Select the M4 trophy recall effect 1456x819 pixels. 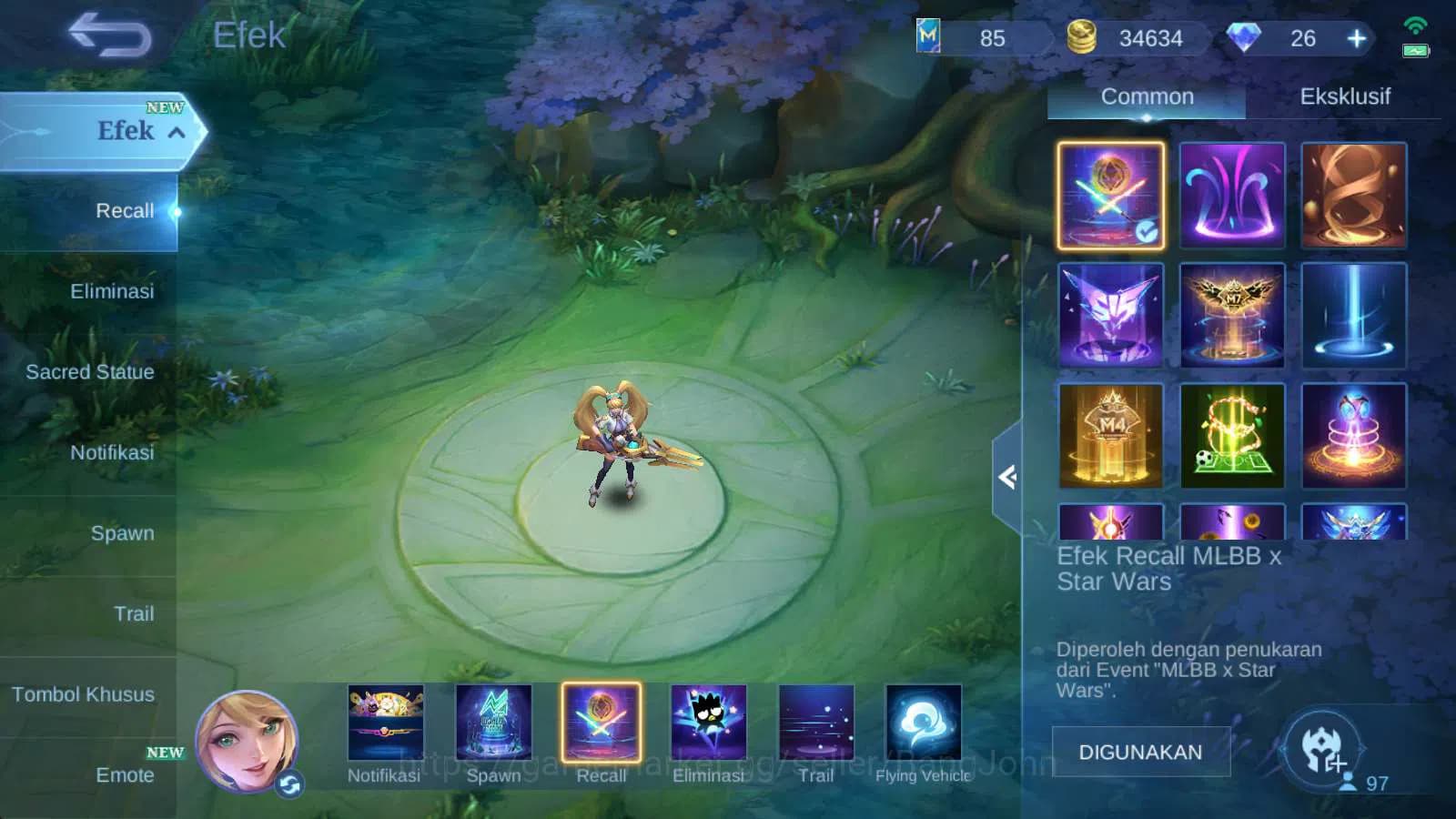pos(1110,435)
